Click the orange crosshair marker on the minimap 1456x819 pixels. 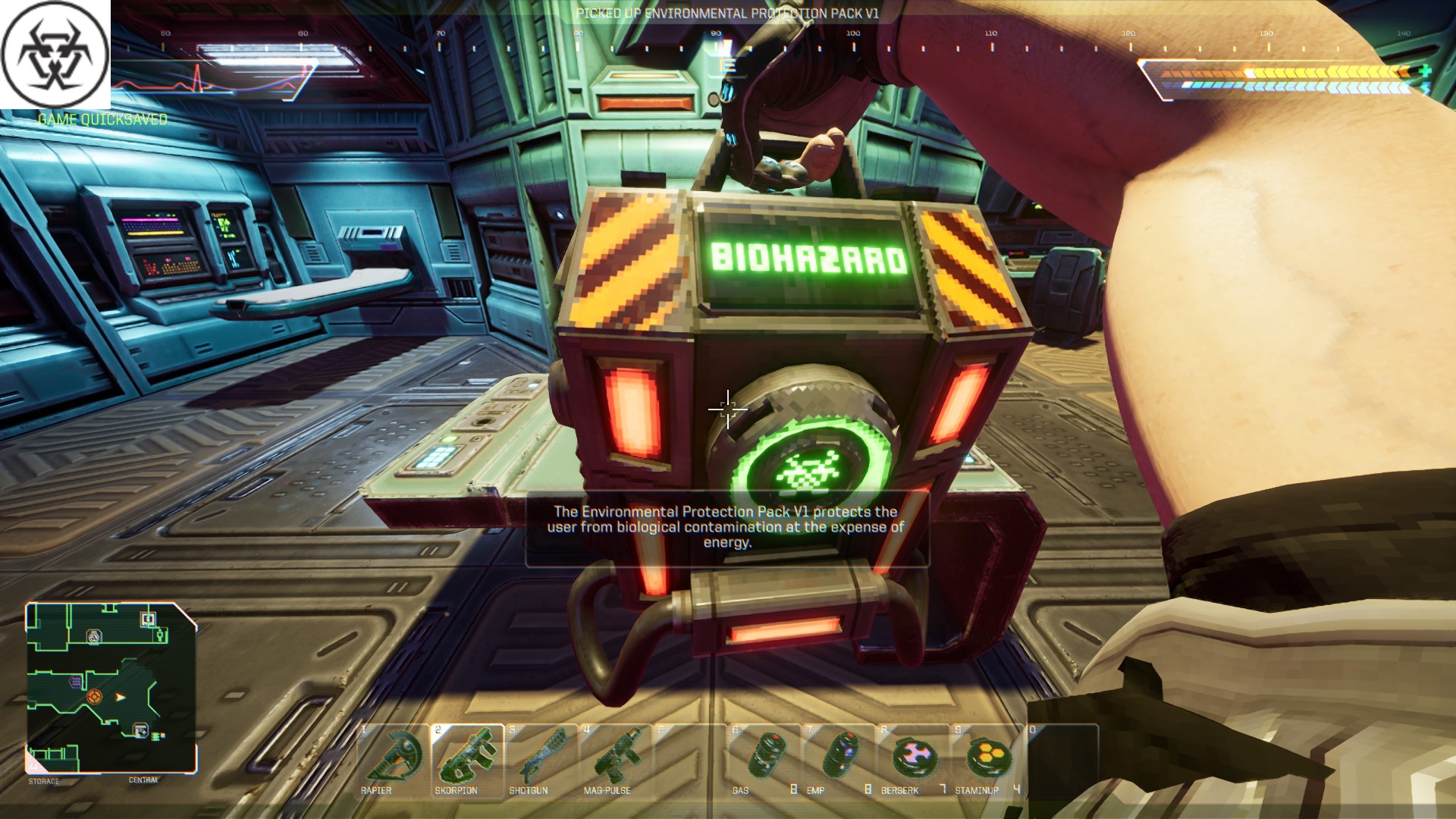(94, 695)
